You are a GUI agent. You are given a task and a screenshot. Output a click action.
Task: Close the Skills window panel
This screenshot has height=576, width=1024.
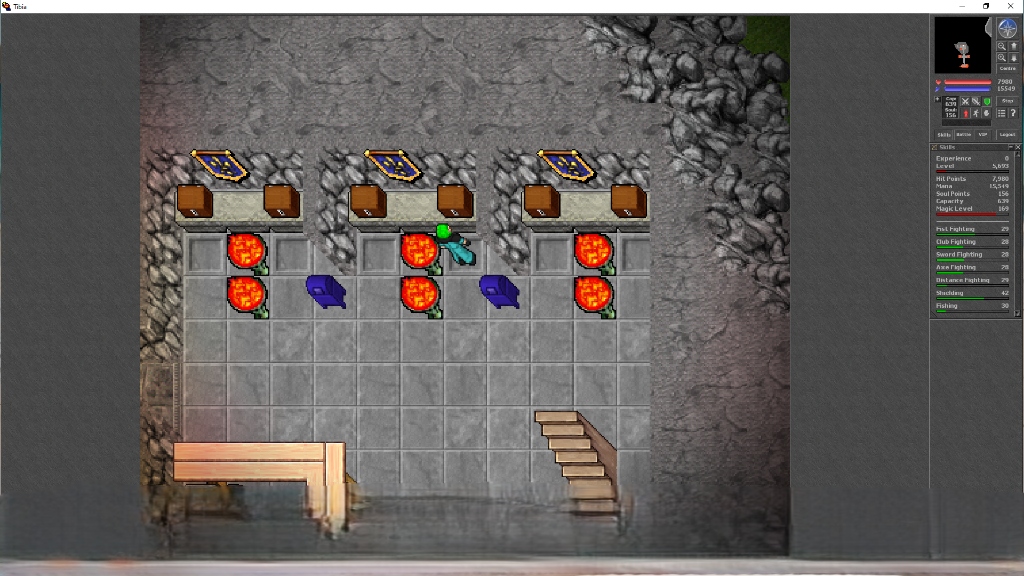pos(1017,147)
